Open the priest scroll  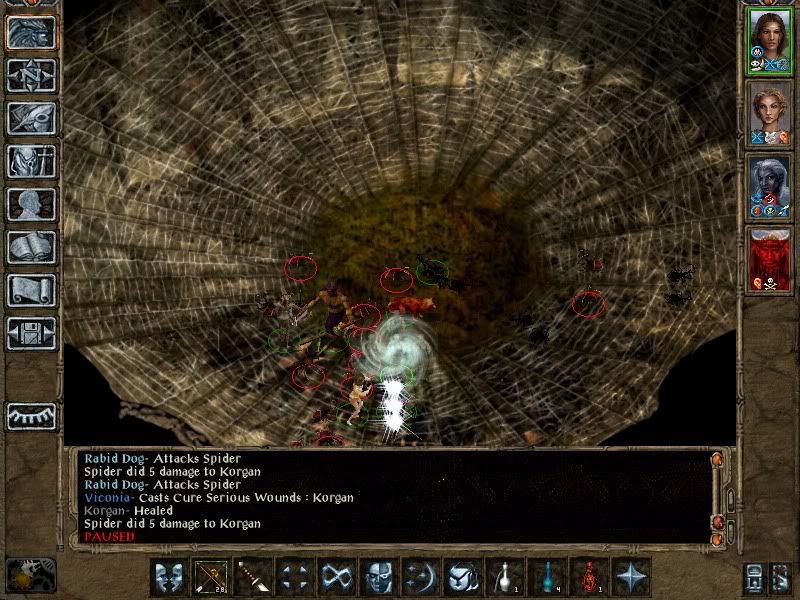pos(31,290)
